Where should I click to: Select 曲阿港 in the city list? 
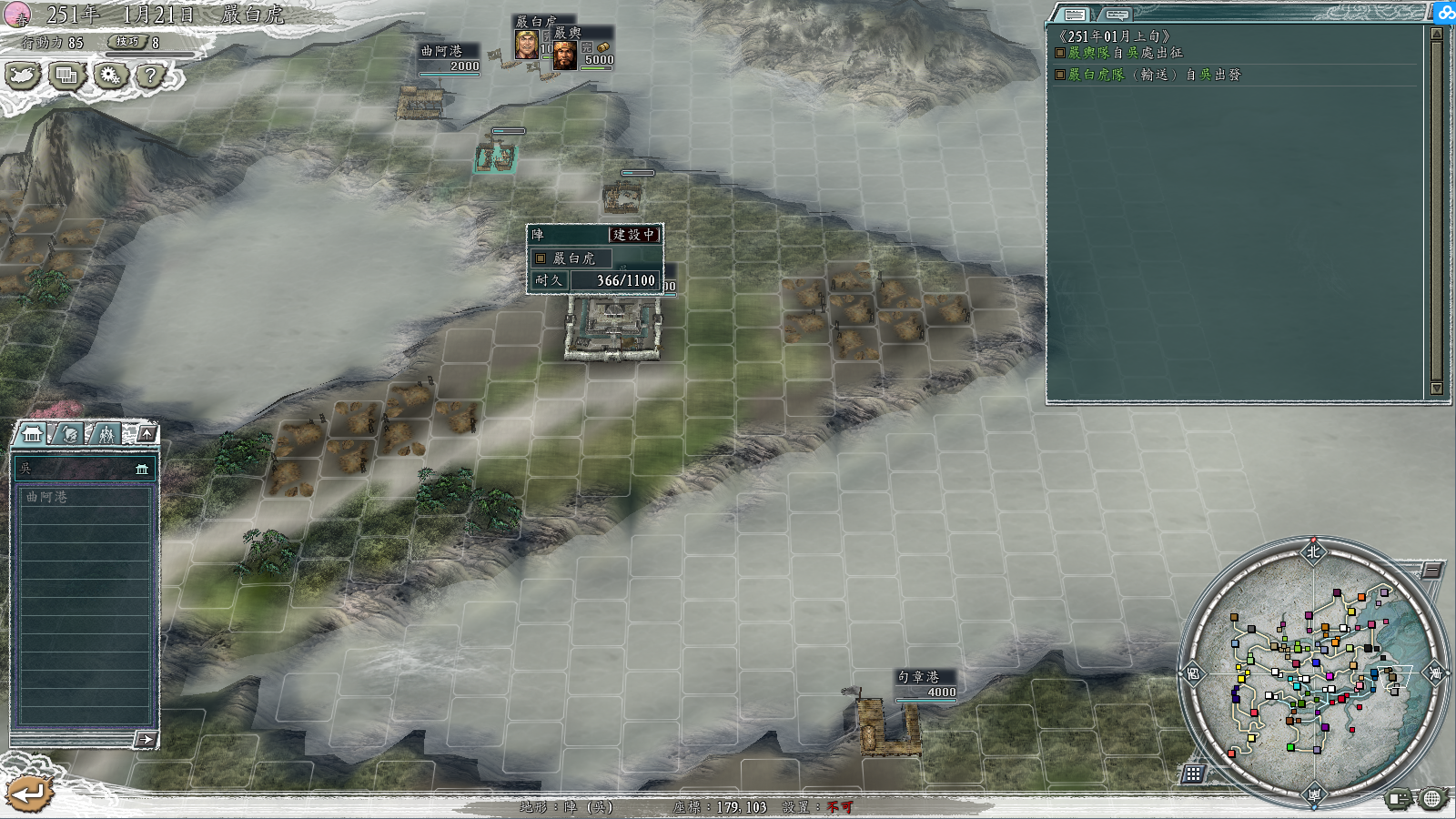pos(84,497)
